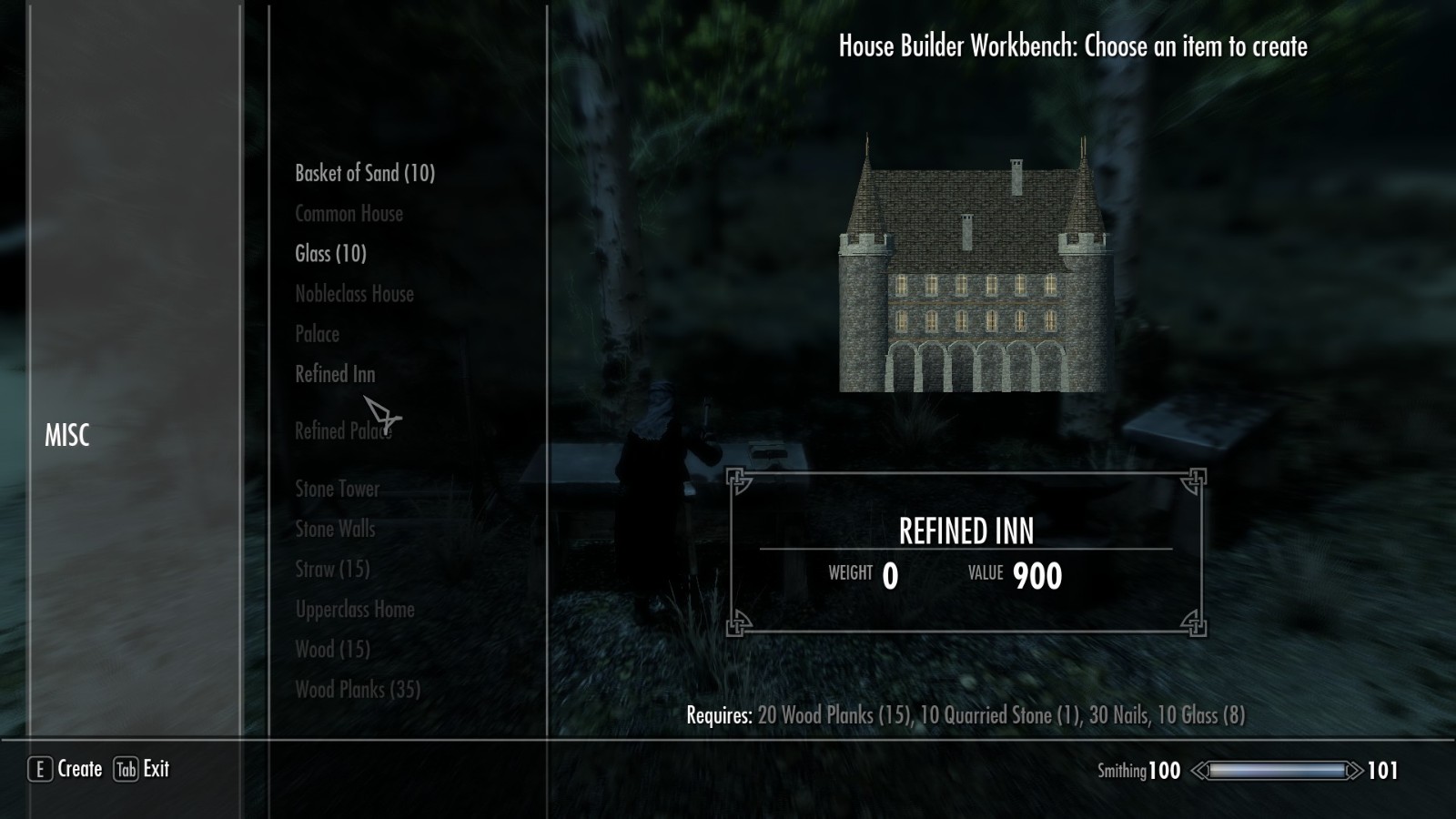The height and width of the screenshot is (819, 1456).
Task: Pick the Nobleclass House item
Action: (354, 294)
